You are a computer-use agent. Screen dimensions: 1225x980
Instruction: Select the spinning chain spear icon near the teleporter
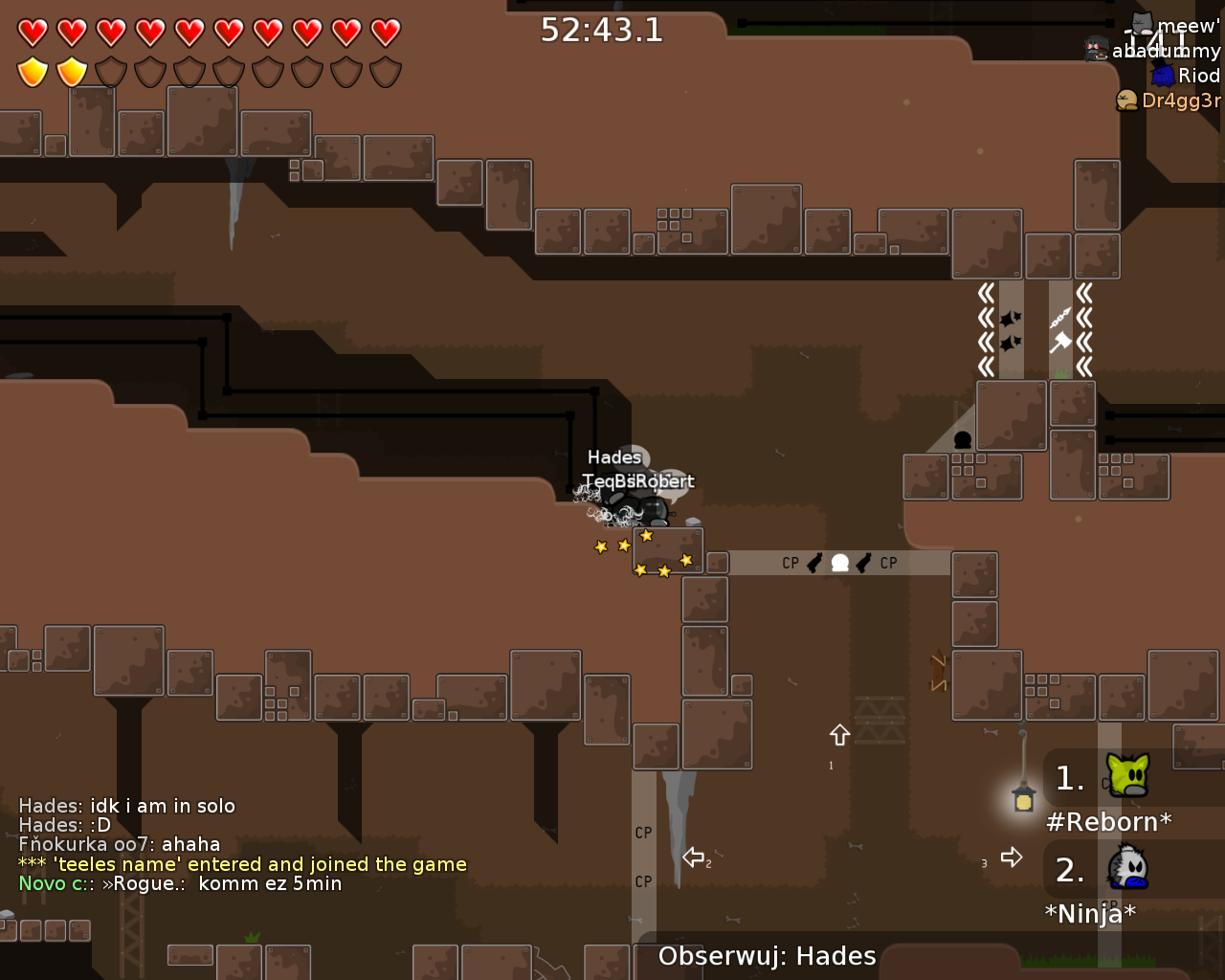point(1060,318)
